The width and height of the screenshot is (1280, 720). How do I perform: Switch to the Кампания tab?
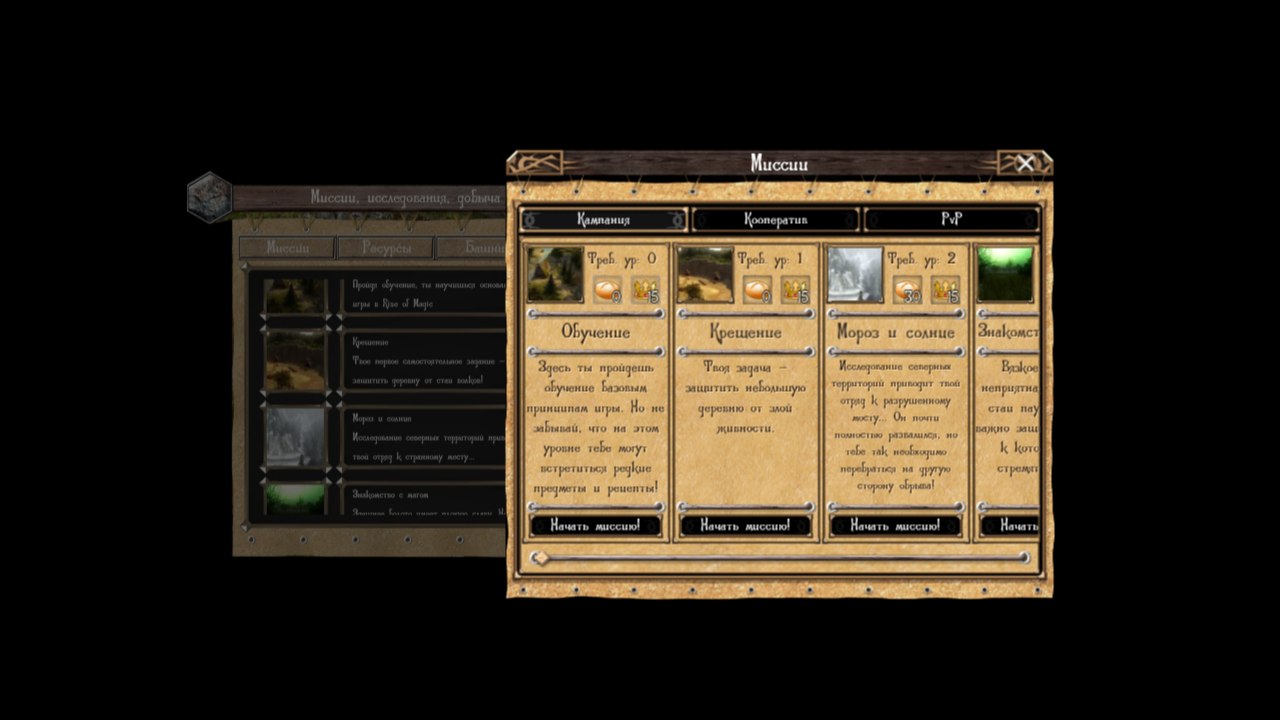pyautogui.click(x=604, y=220)
